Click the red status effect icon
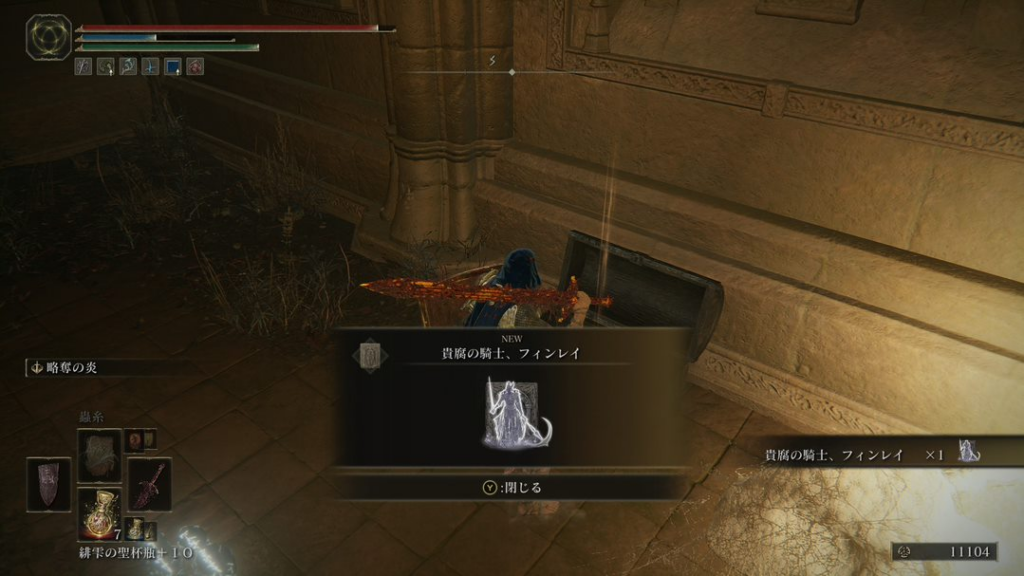This screenshot has width=1024, height=576. (x=195, y=67)
